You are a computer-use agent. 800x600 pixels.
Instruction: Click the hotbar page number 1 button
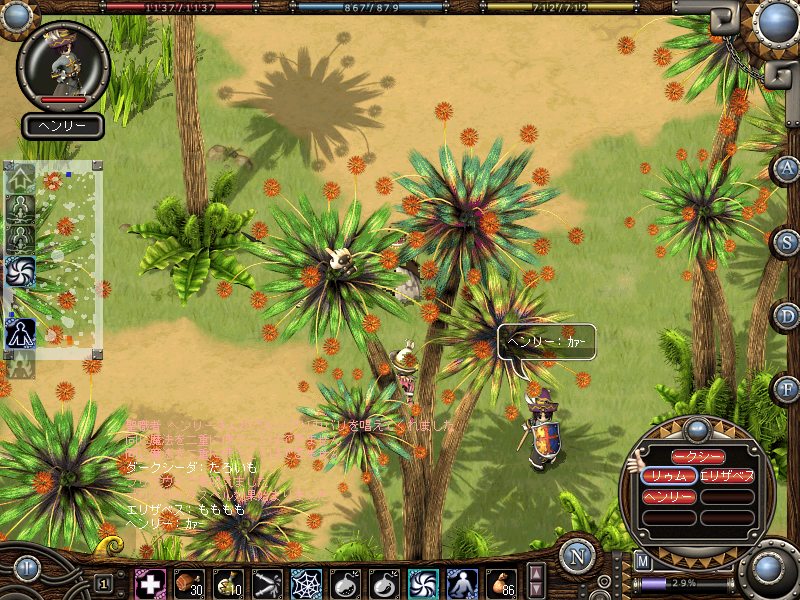[x=103, y=583]
